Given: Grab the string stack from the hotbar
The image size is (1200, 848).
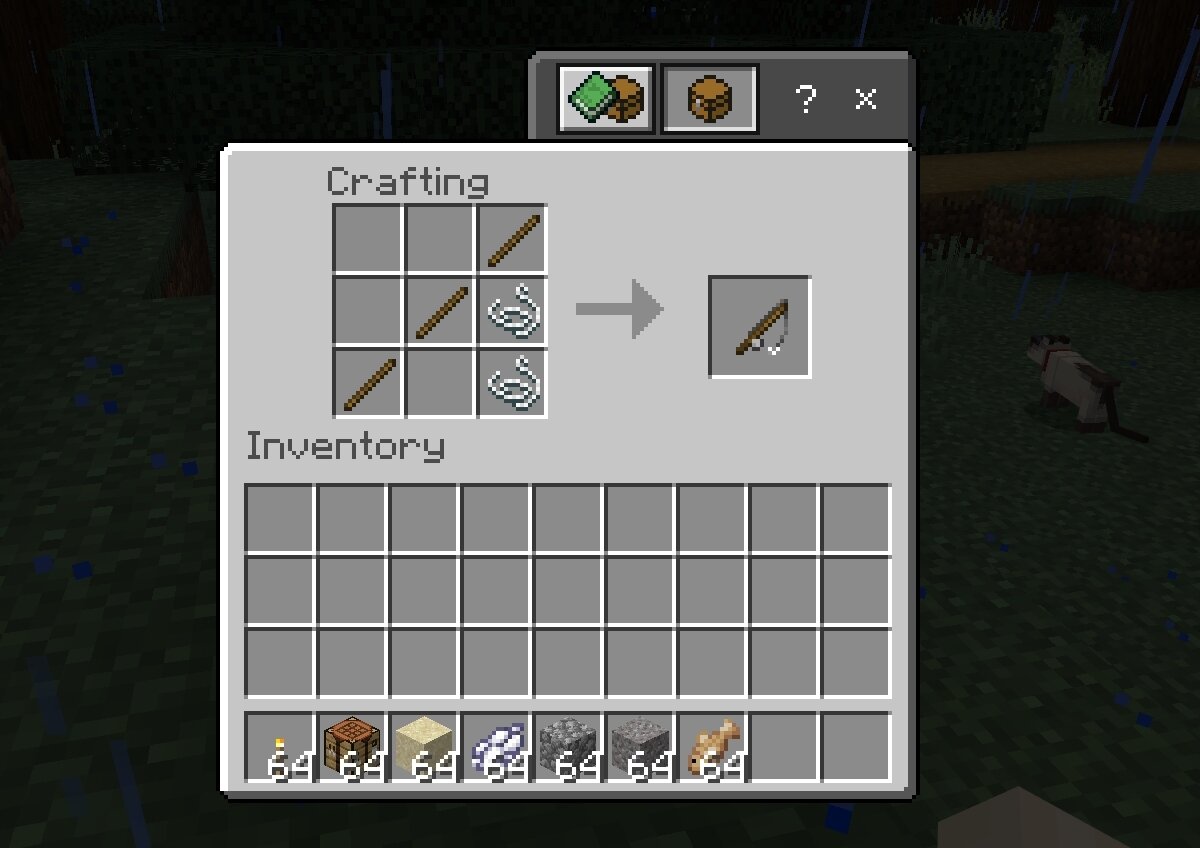Looking at the screenshot, I should point(496,748).
